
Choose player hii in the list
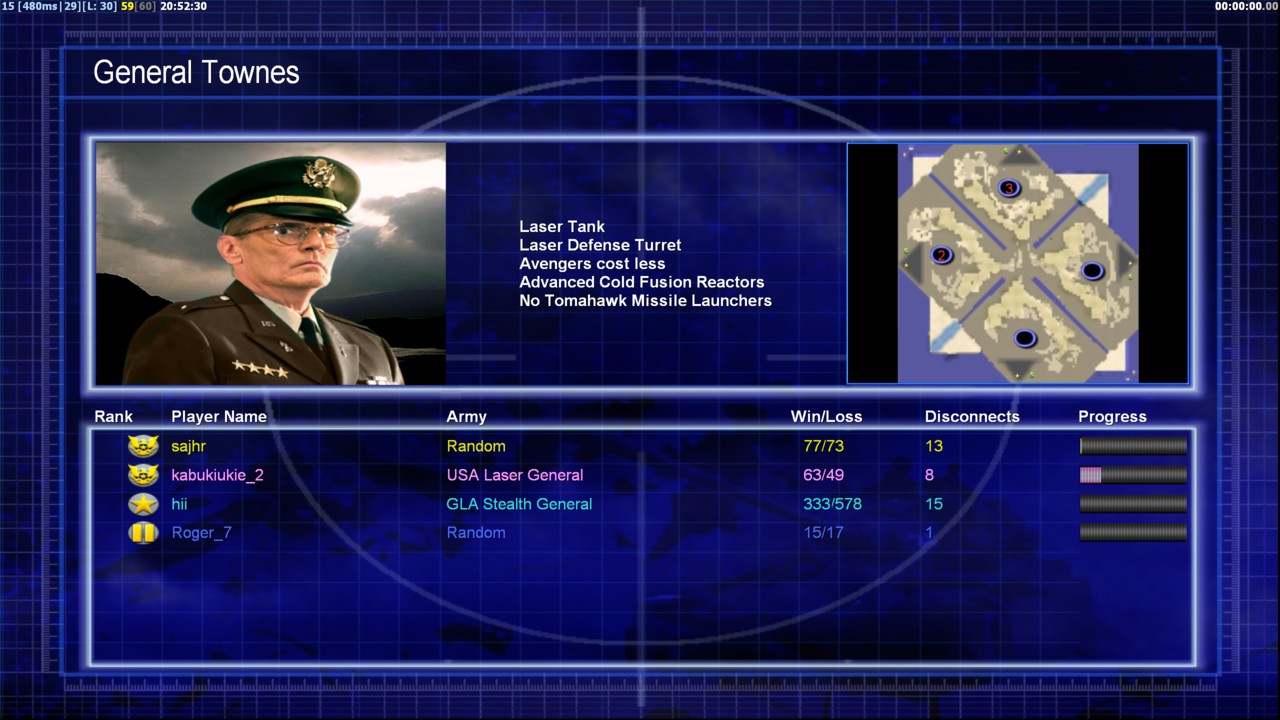[179, 504]
